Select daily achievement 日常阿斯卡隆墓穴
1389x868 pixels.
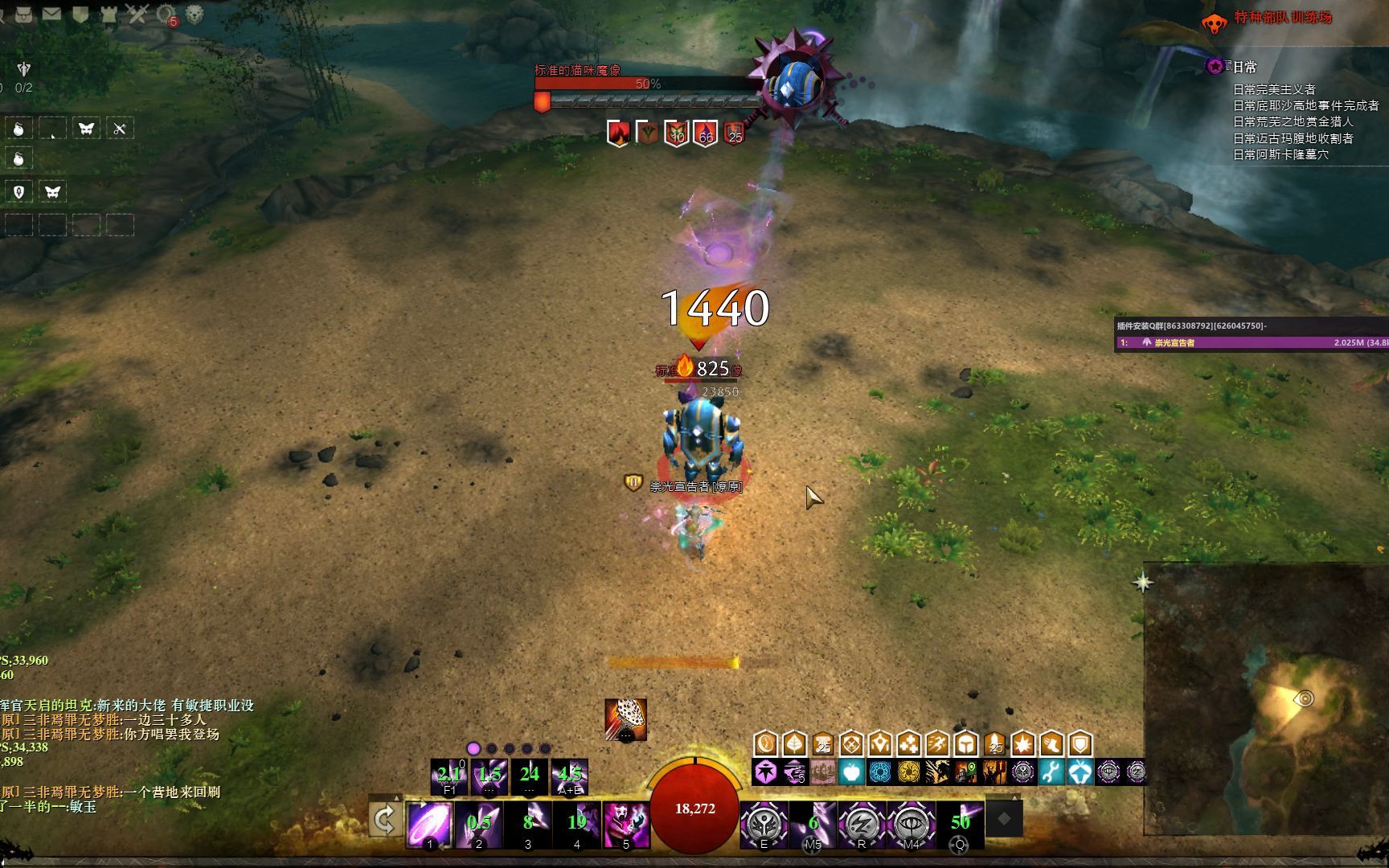1280,154
